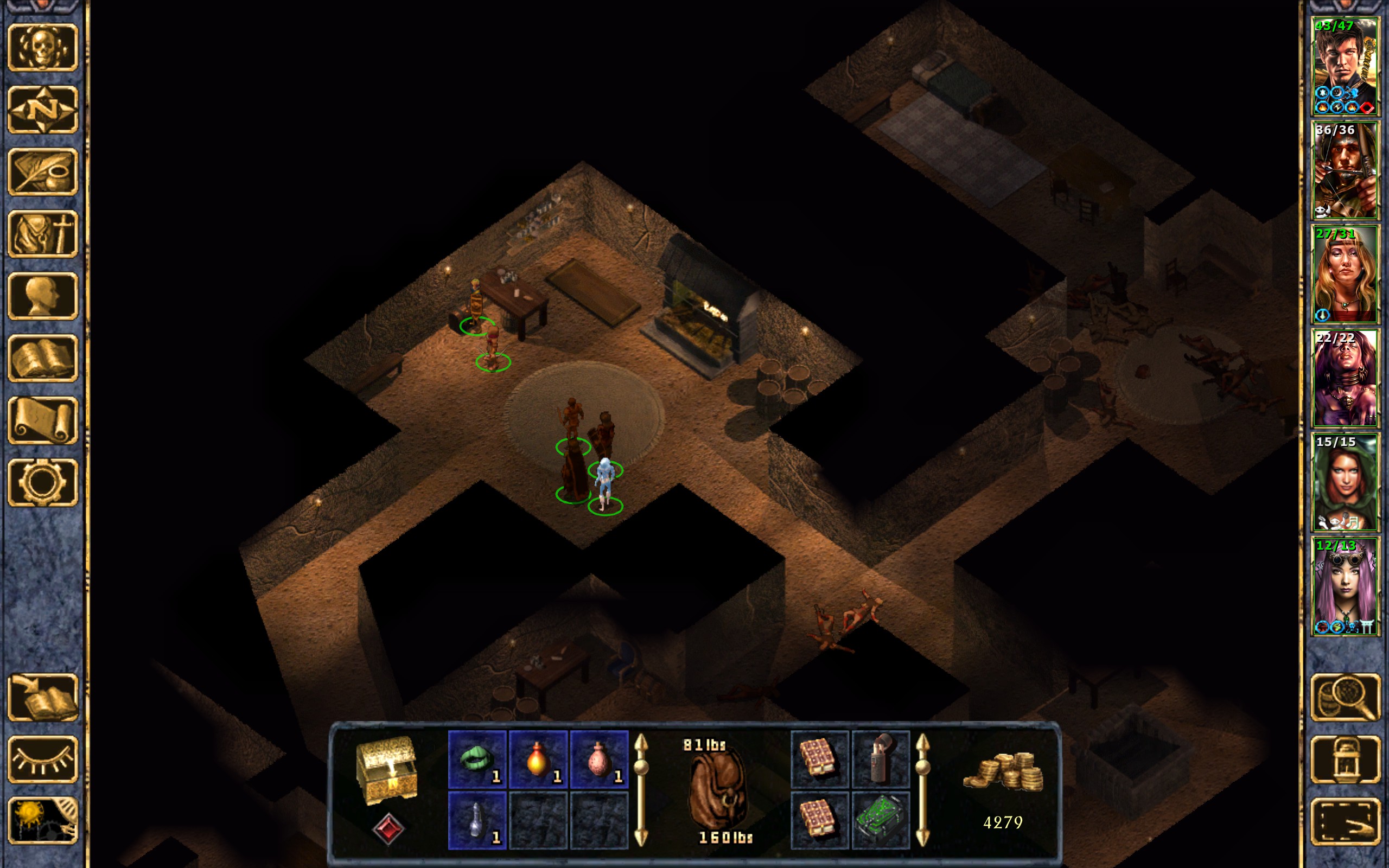Screen dimensions: 1389x868
Task: Take the pink potion from the container
Action: click(598, 759)
